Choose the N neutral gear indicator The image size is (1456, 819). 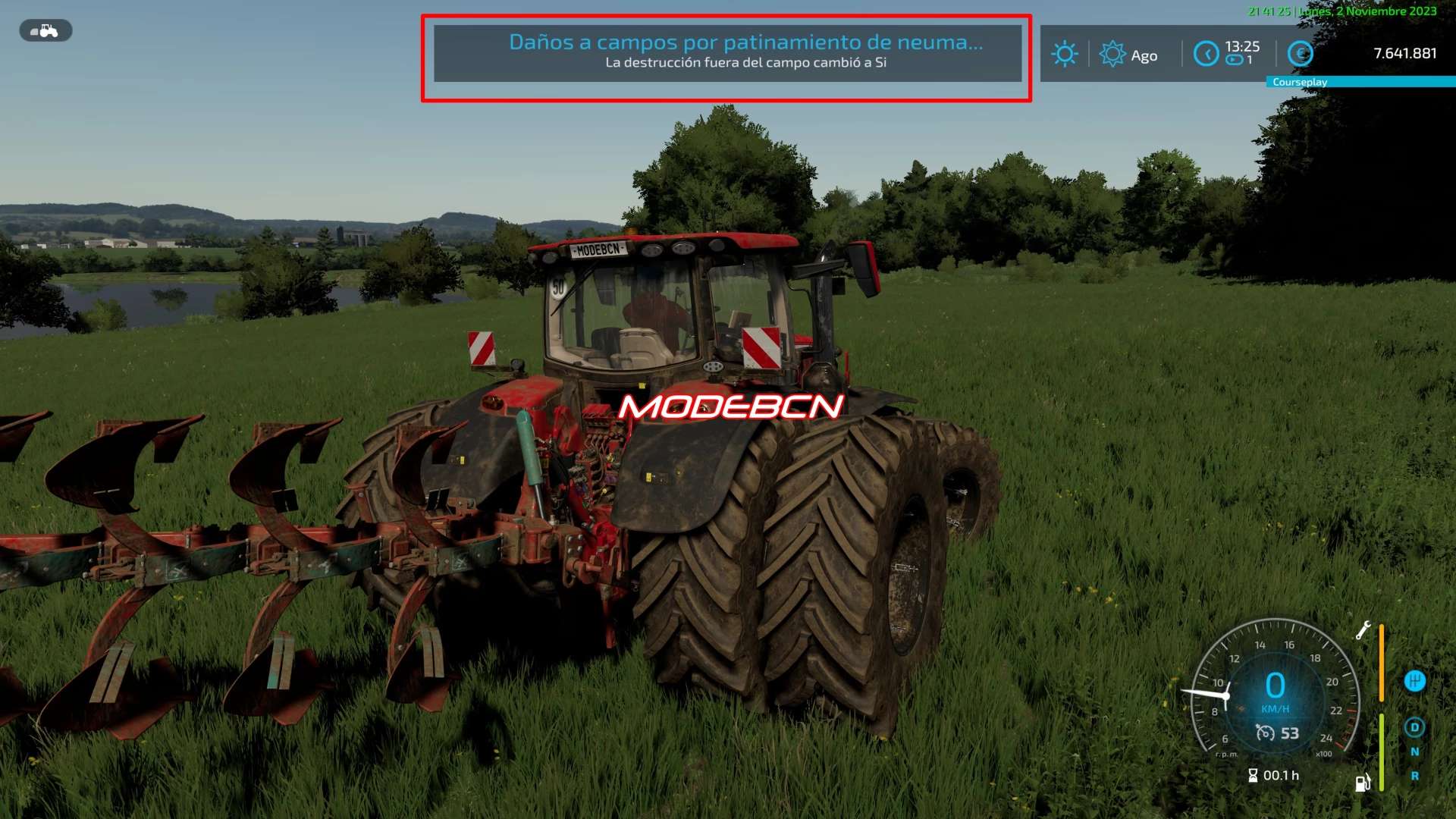(x=1414, y=752)
